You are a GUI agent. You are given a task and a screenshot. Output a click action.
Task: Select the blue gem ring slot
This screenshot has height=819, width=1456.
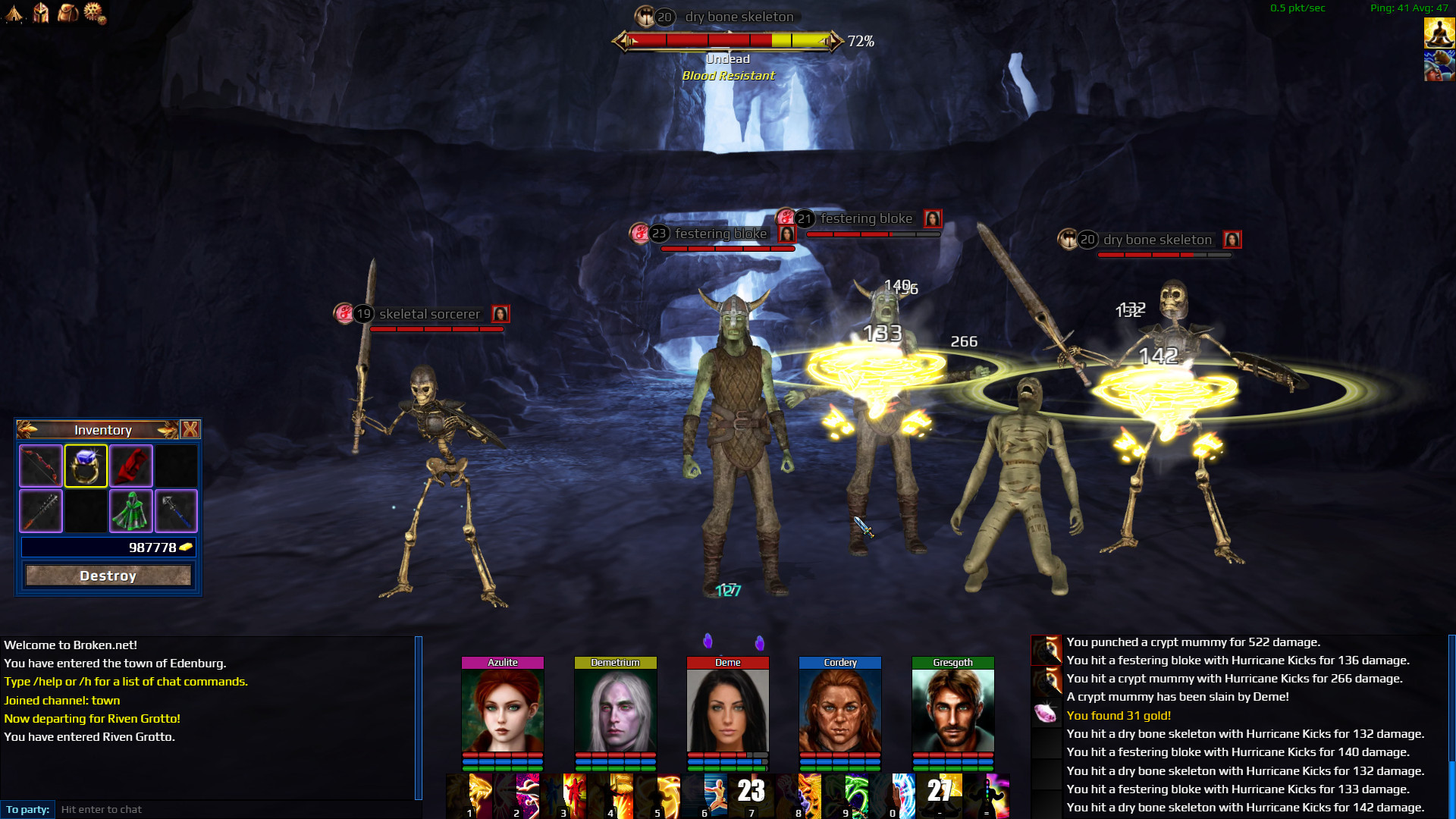coord(86,466)
